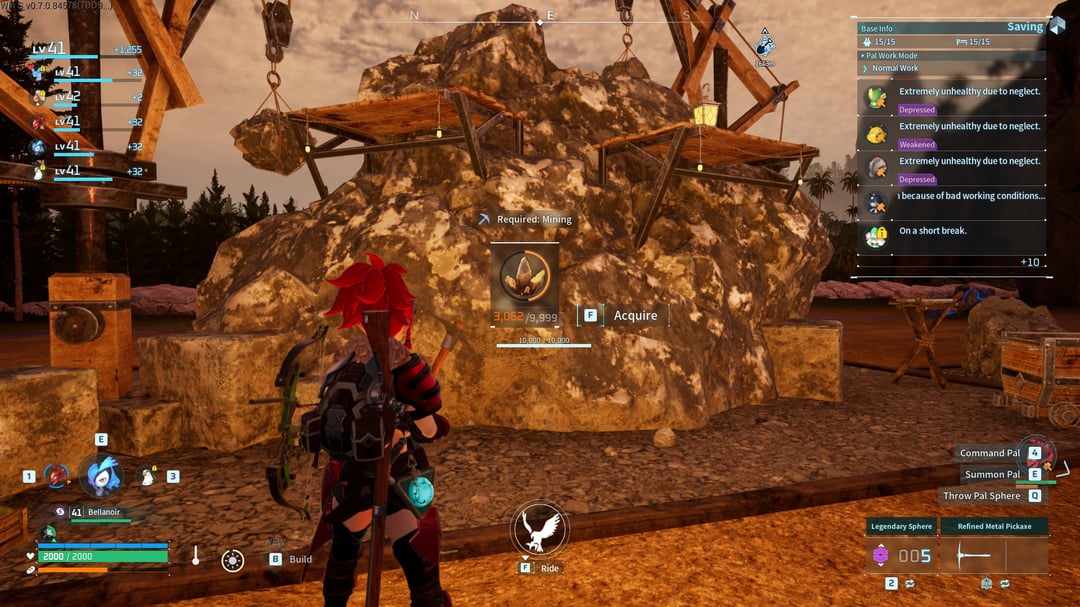Viewport: 1080px width, 607px height.
Task: Select the weakened yellow pal status row
Action: 955,134
